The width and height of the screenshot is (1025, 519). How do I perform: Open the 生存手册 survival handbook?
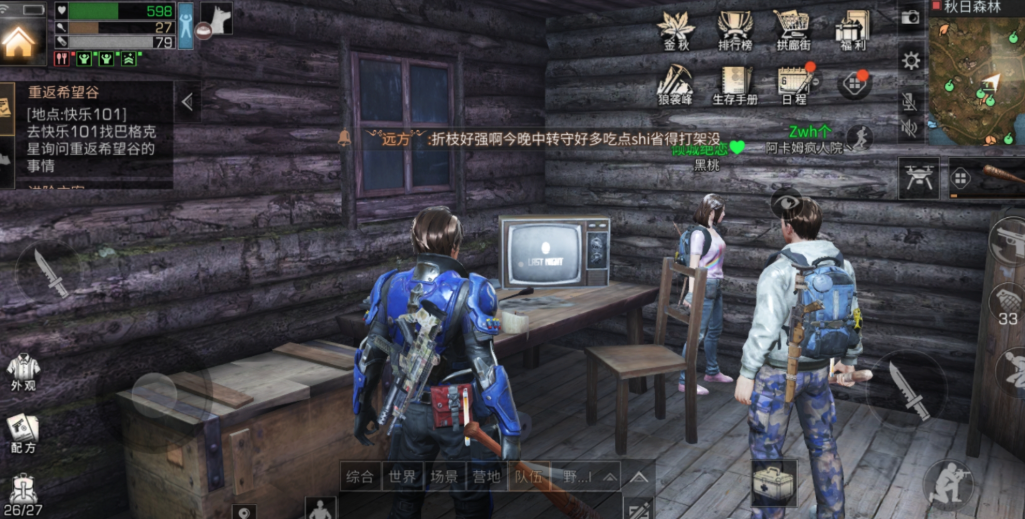click(735, 82)
